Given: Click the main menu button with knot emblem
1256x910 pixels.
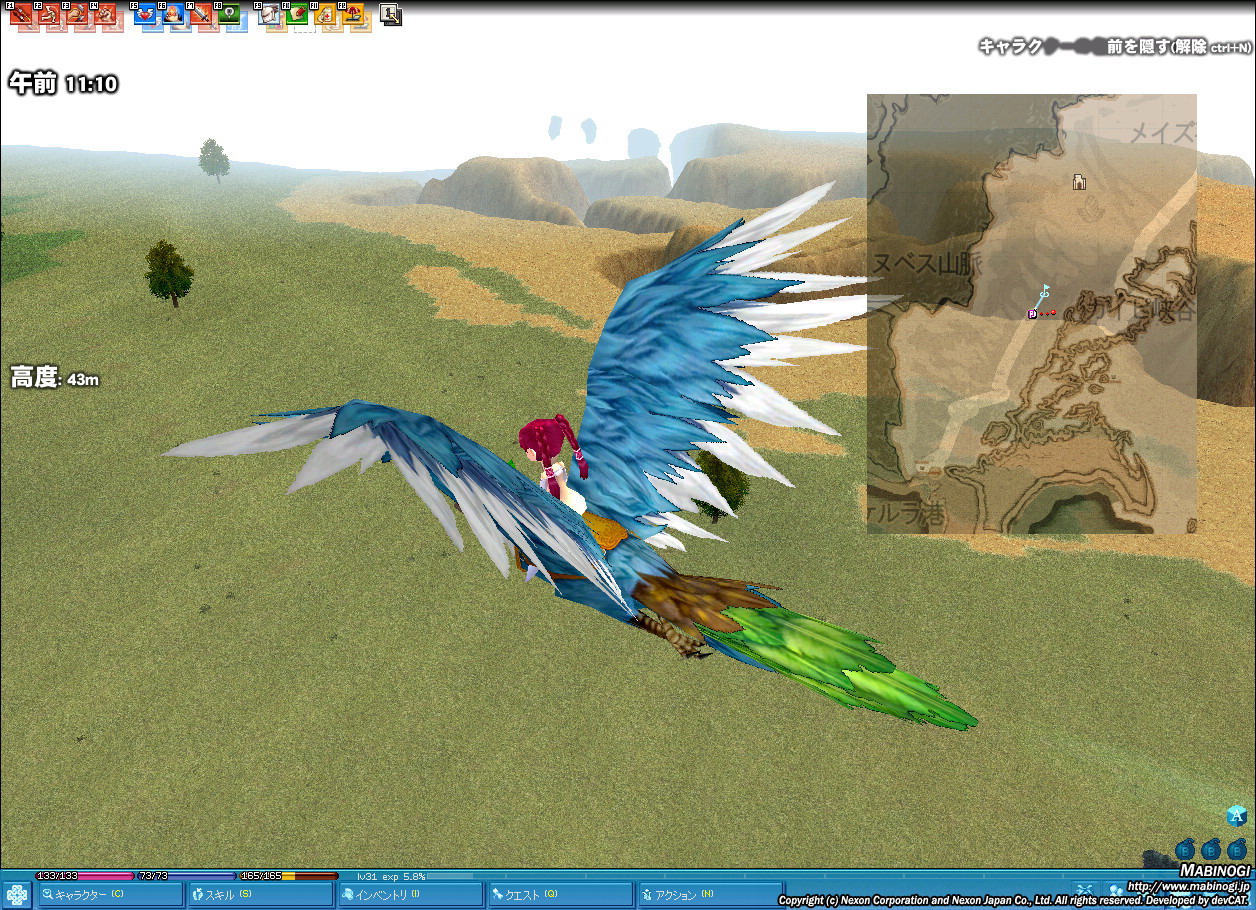Looking at the screenshot, I should click(x=17, y=894).
